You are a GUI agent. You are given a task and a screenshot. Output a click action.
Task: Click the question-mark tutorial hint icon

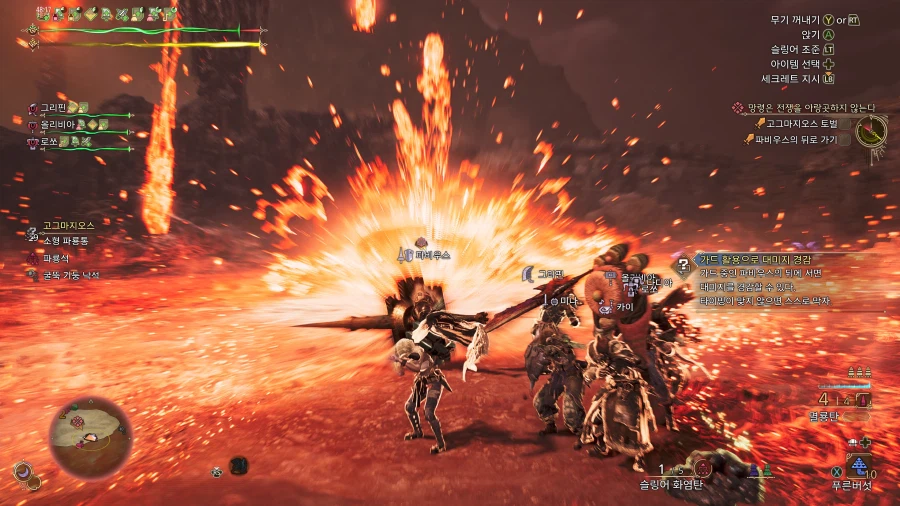pos(684,265)
